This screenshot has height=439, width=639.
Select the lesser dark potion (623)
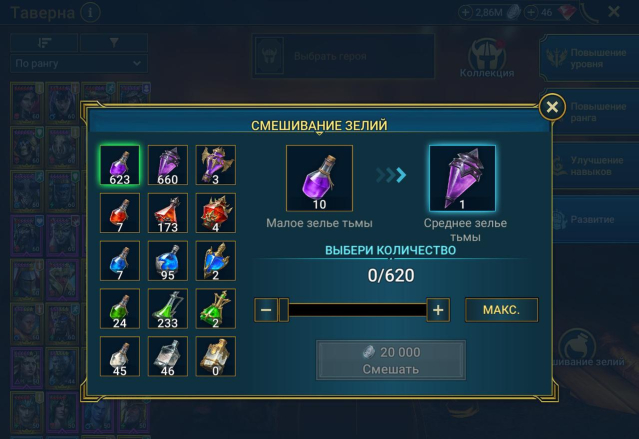point(120,166)
